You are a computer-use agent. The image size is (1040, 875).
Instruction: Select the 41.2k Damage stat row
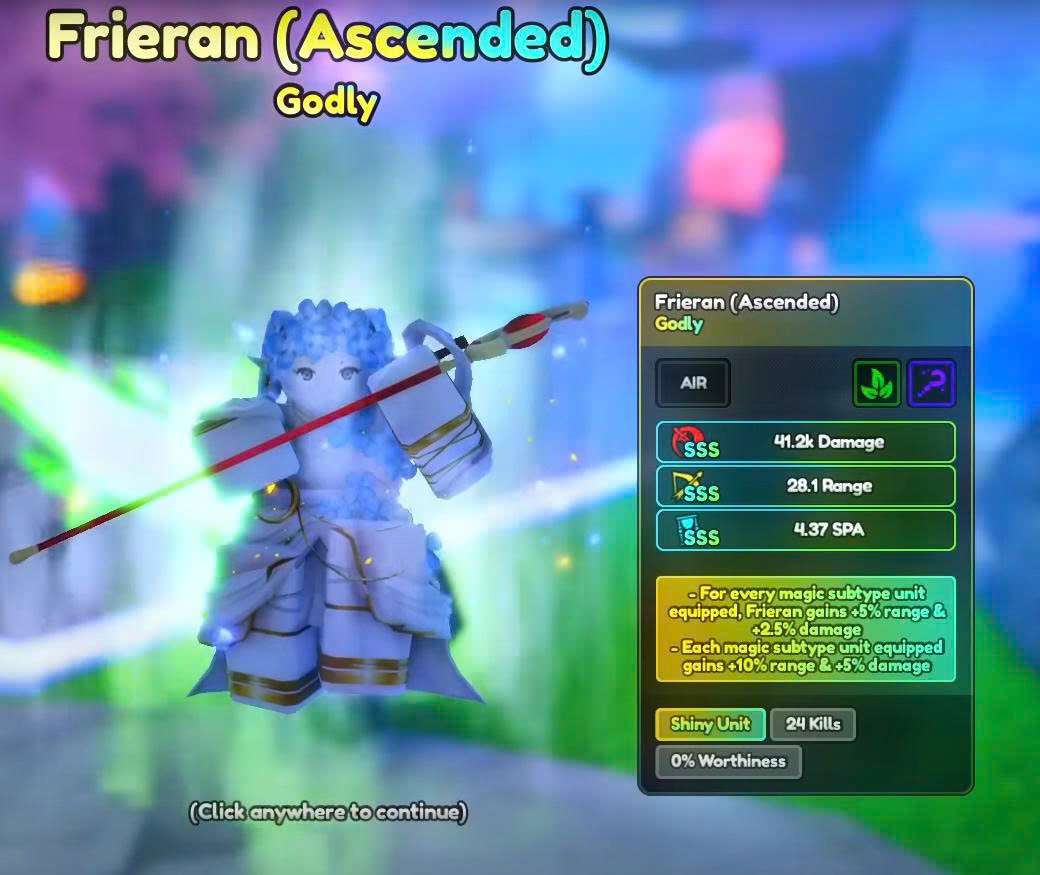pyautogui.click(x=805, y=442)
